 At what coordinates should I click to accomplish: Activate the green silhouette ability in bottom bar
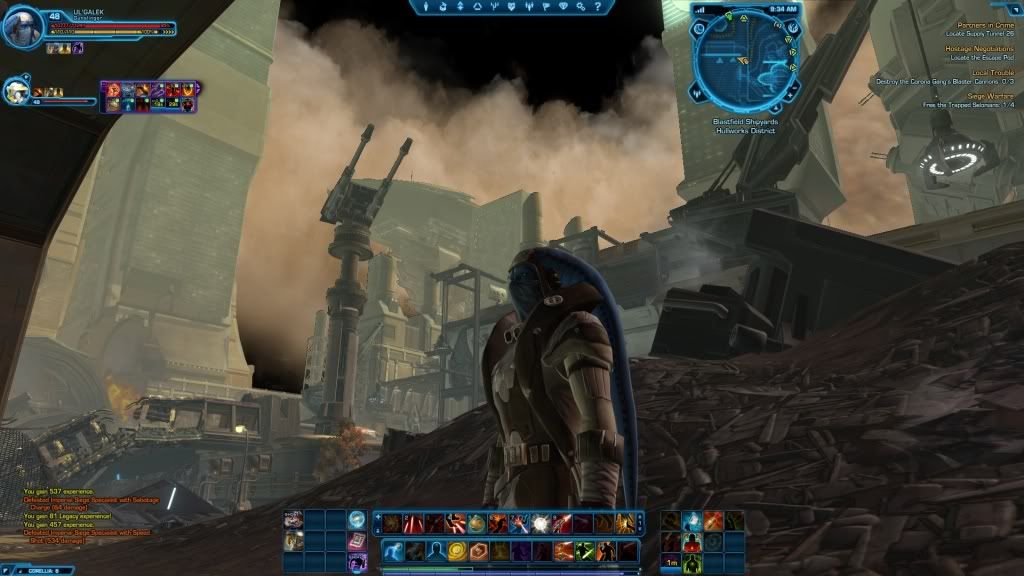click(583, 551)
